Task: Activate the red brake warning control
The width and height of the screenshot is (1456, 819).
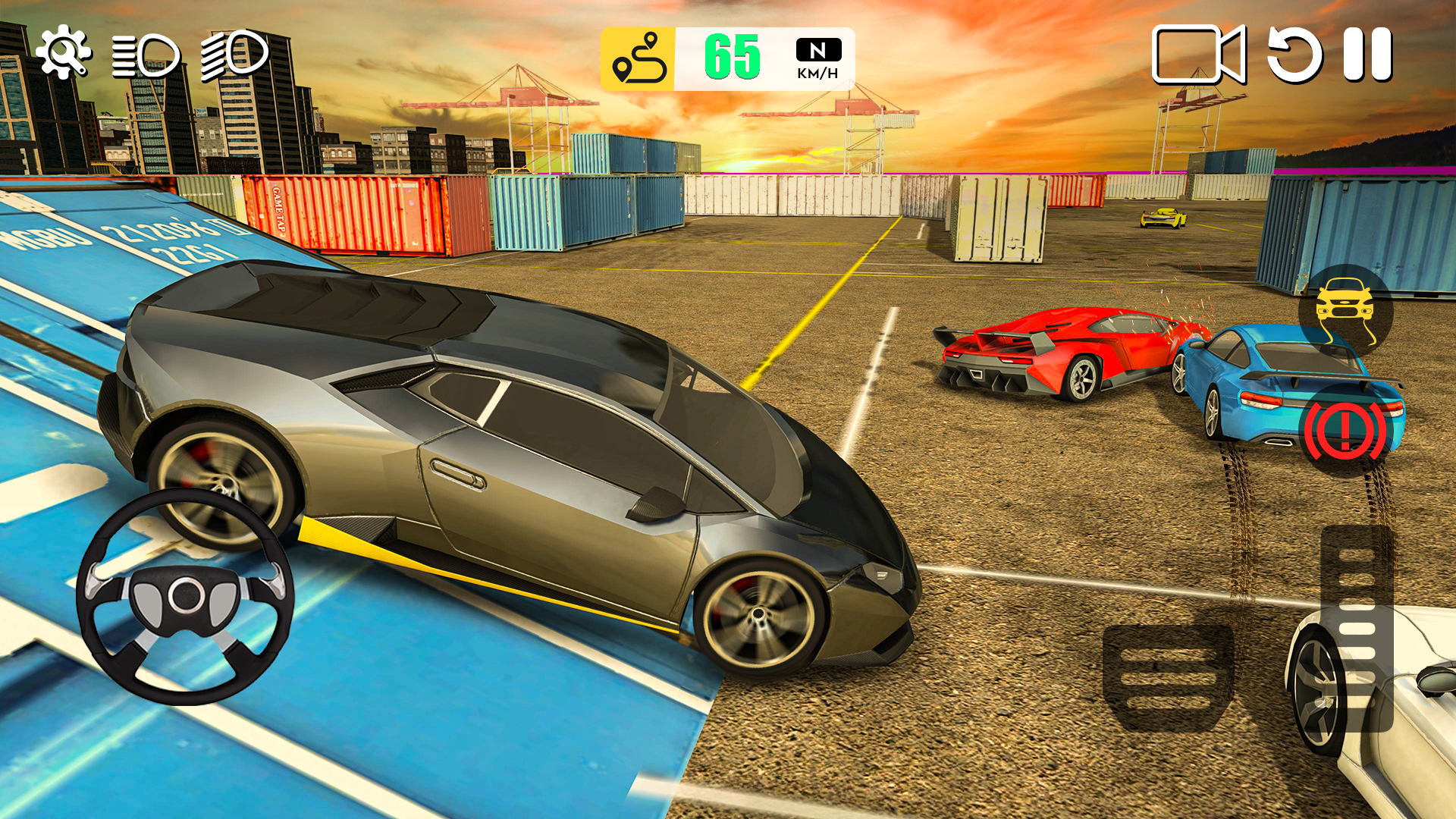Action: tap(1345, 427)
